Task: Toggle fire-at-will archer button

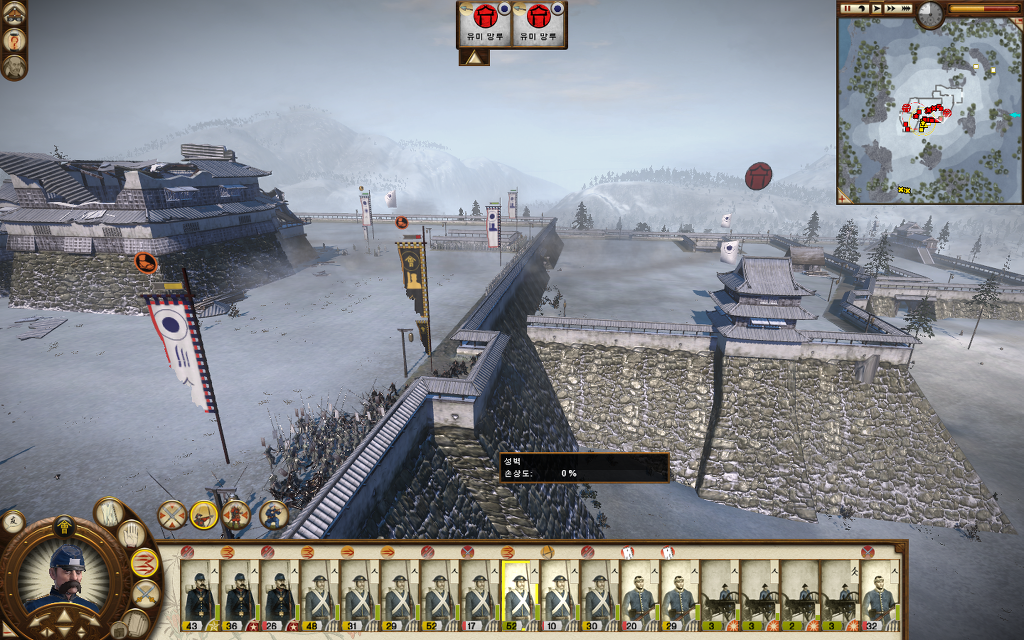Action: (x=204, y=515)
